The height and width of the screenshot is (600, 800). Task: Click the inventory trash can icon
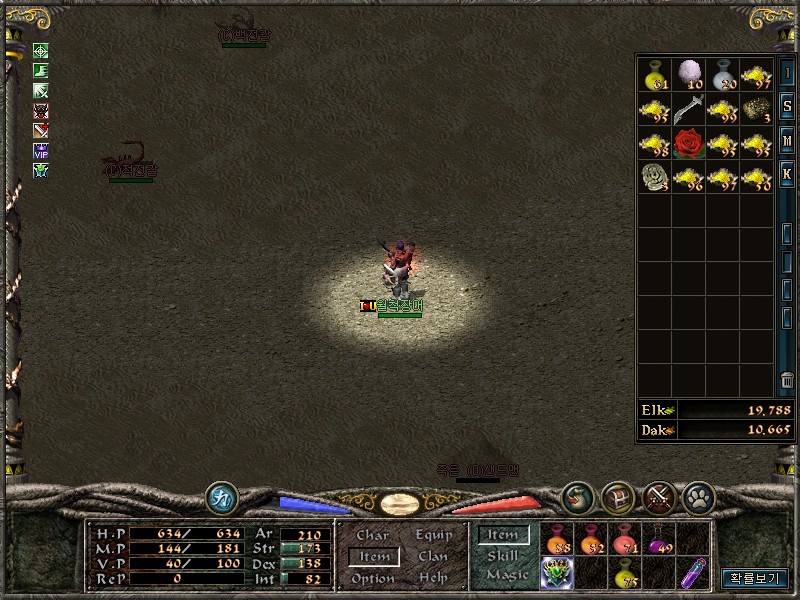pyautogui.click(x=787, y=381)
